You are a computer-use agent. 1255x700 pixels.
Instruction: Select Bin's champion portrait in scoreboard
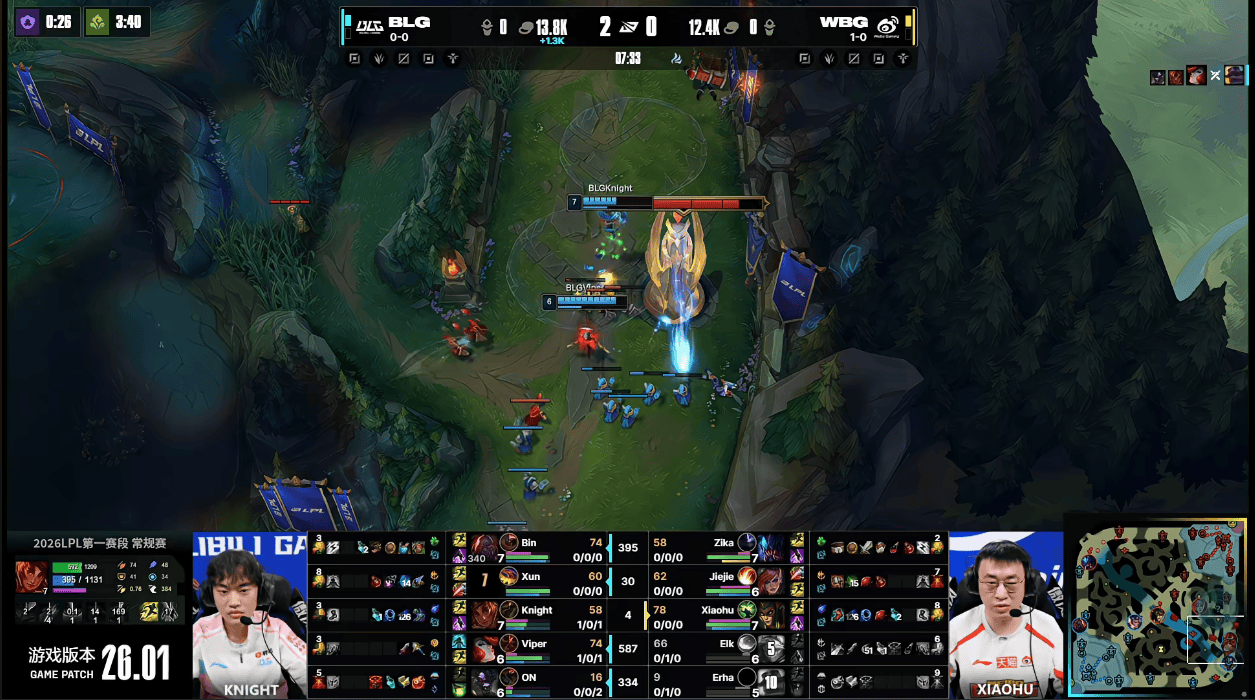484,546
